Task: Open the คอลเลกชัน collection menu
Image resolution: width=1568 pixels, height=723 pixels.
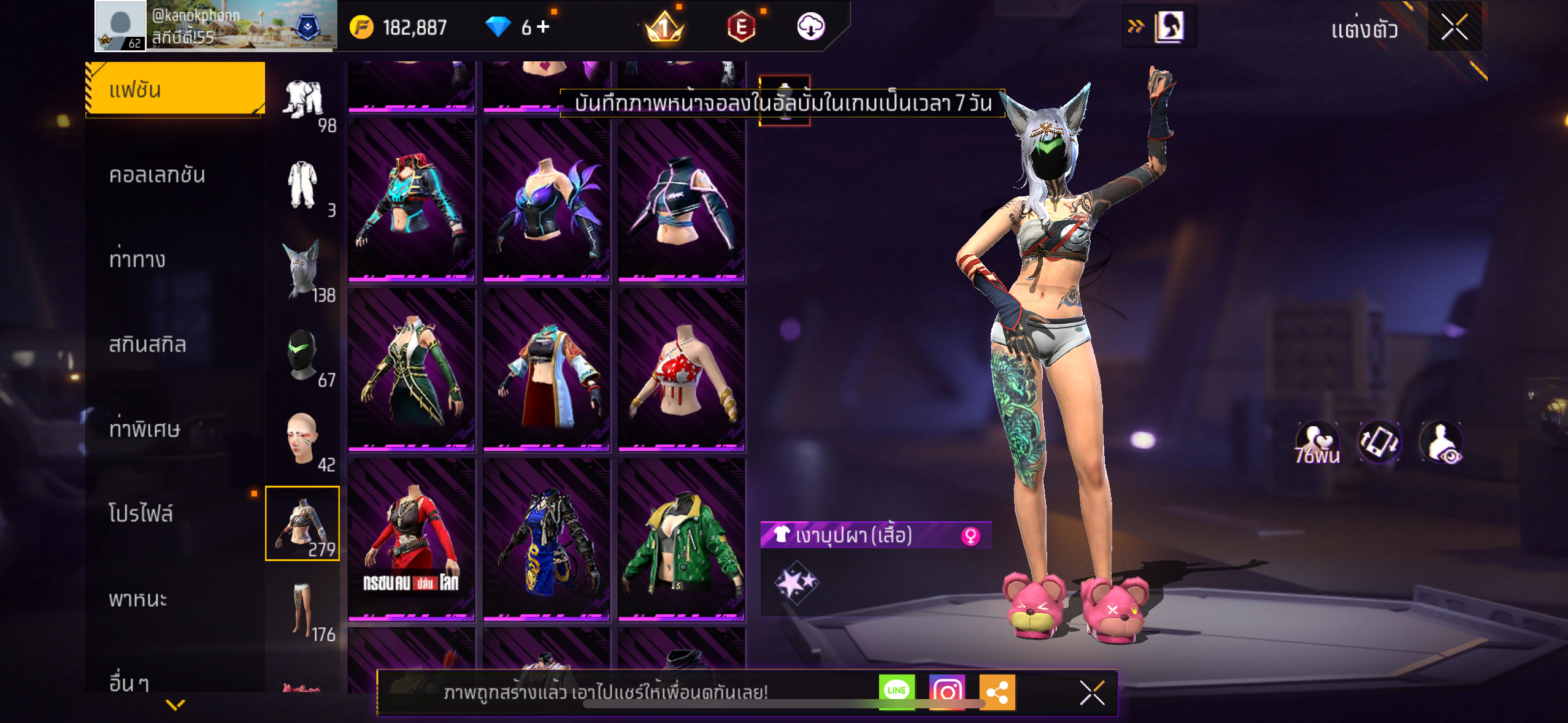Action: pyautogui.click(x=157, y=175)
